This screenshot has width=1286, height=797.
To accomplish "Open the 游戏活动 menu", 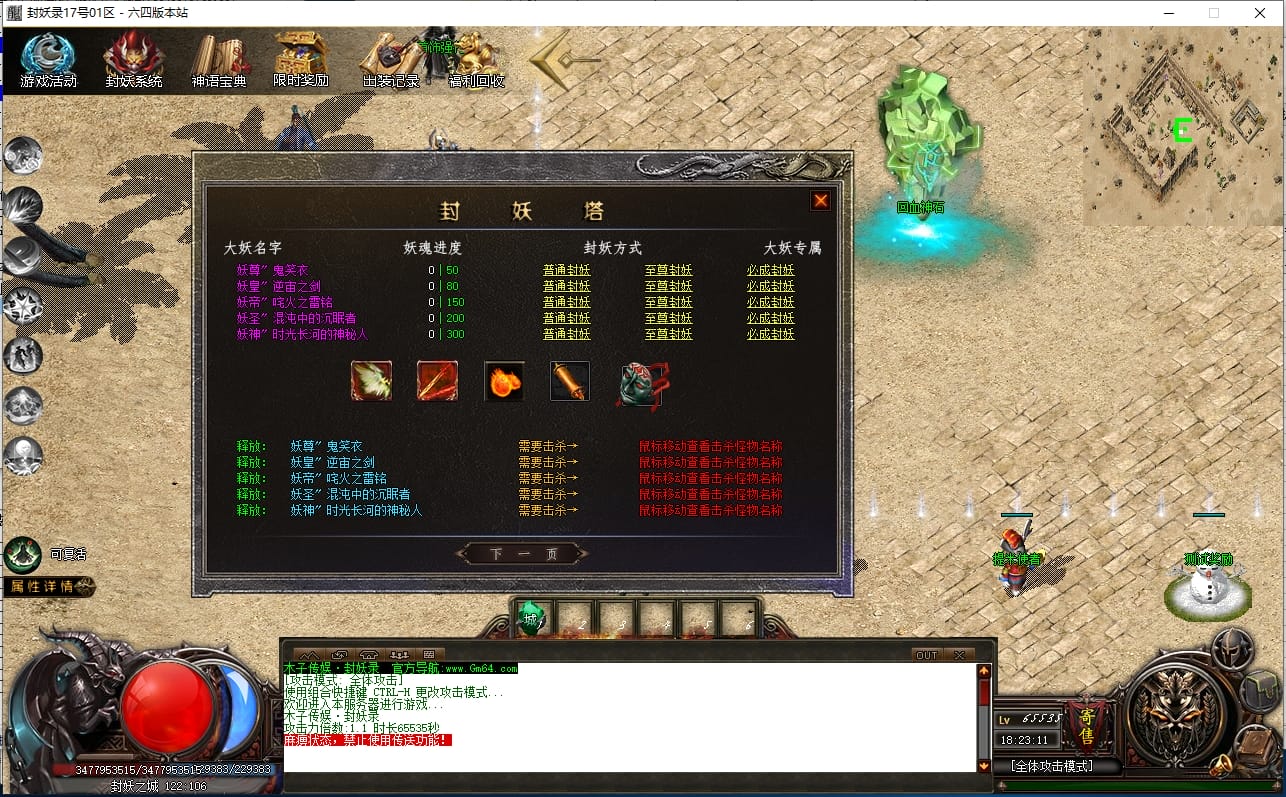I will pos(48,60).
